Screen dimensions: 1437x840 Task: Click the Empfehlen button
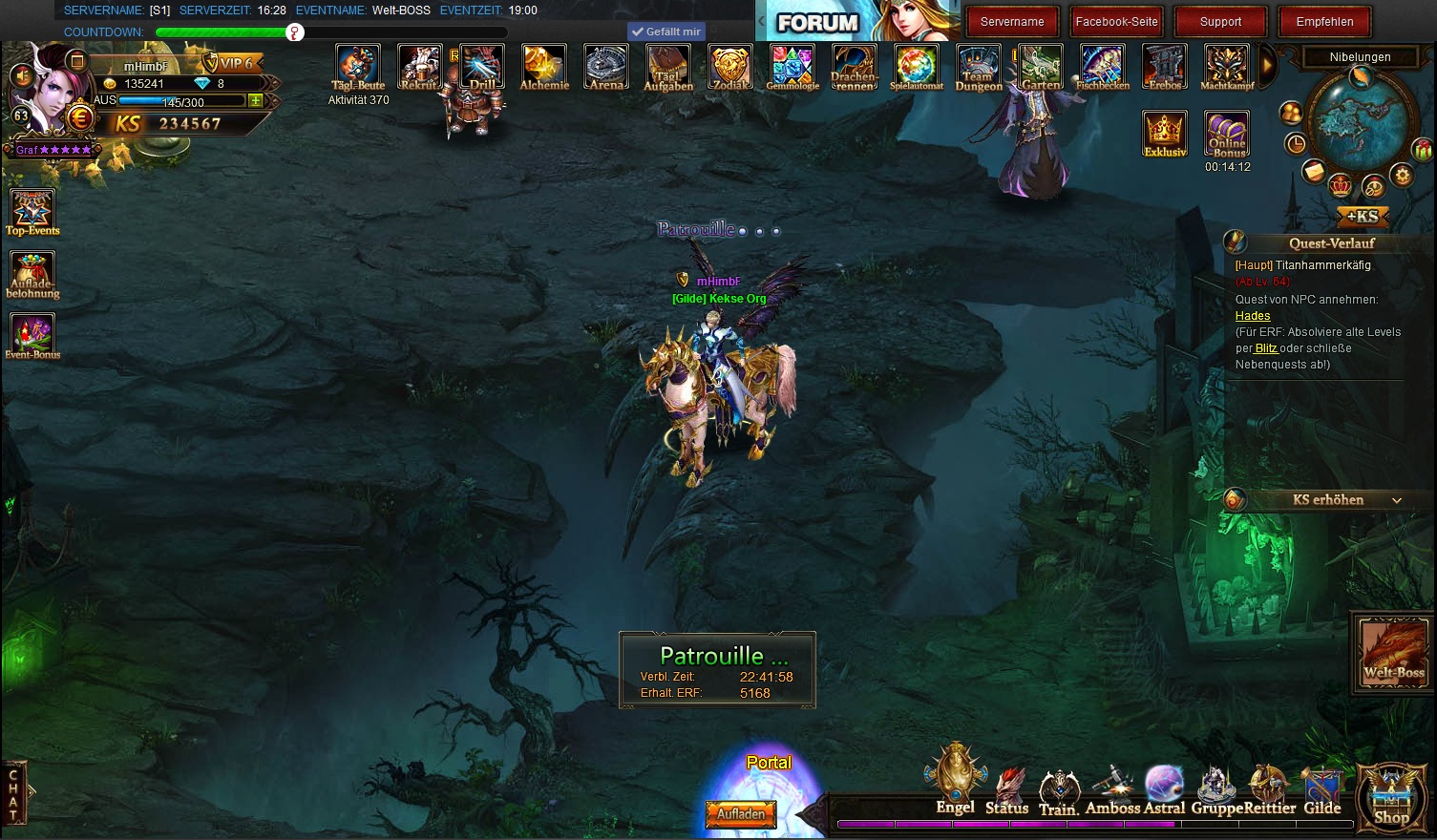[1324, 21]
